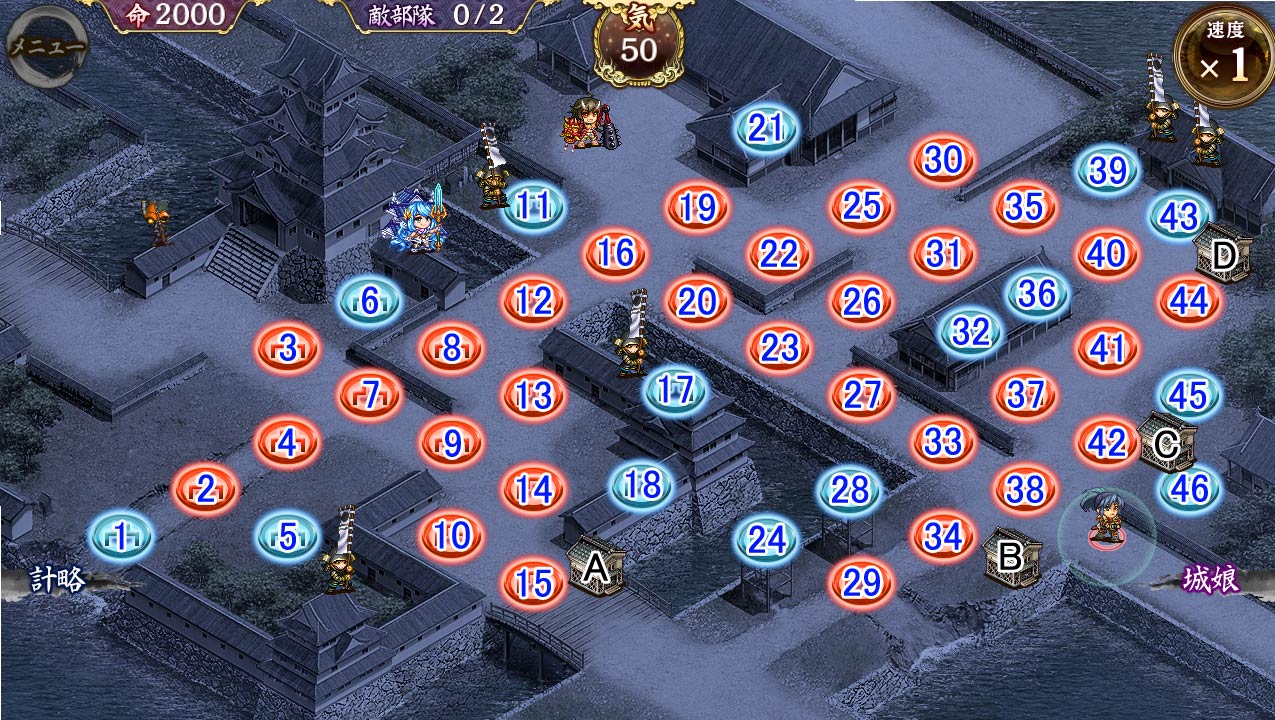Select blue placement tile 1
1275x720 pixels.
click(x=121, y=537)
